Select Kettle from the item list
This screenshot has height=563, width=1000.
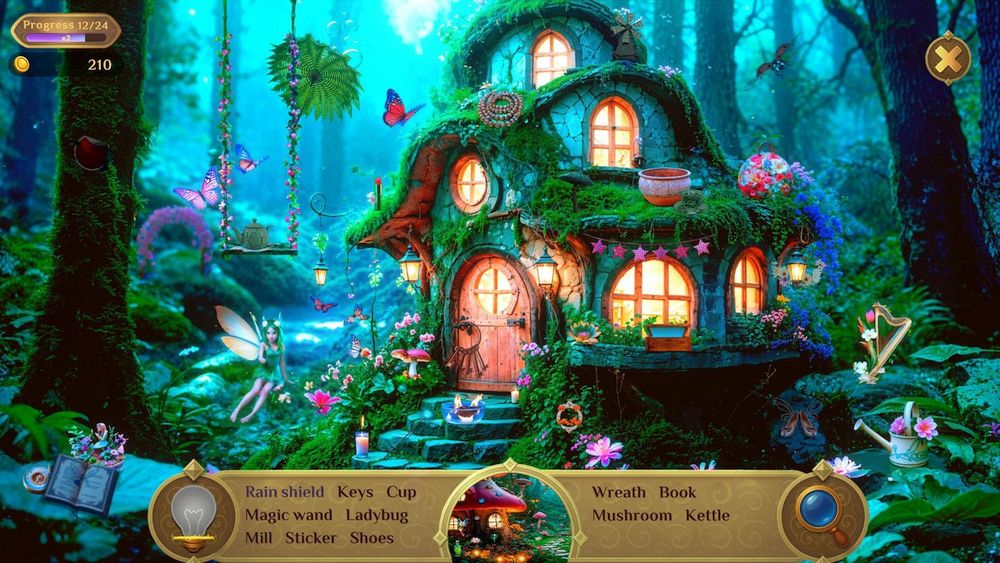(707, 515)
